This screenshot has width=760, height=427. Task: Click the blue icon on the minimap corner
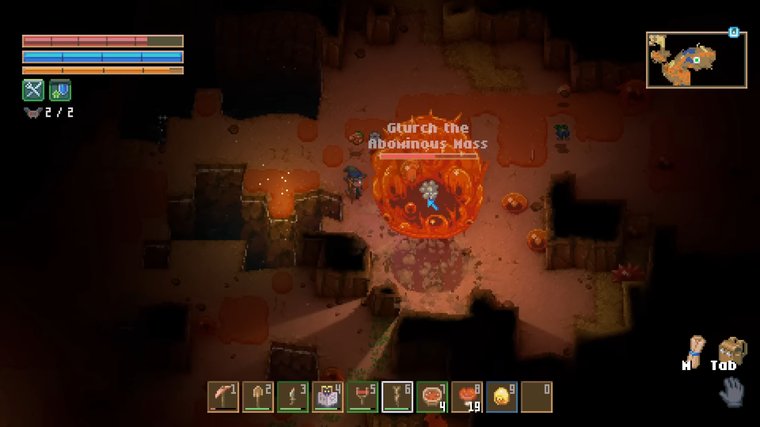click(x=733, y=32)
